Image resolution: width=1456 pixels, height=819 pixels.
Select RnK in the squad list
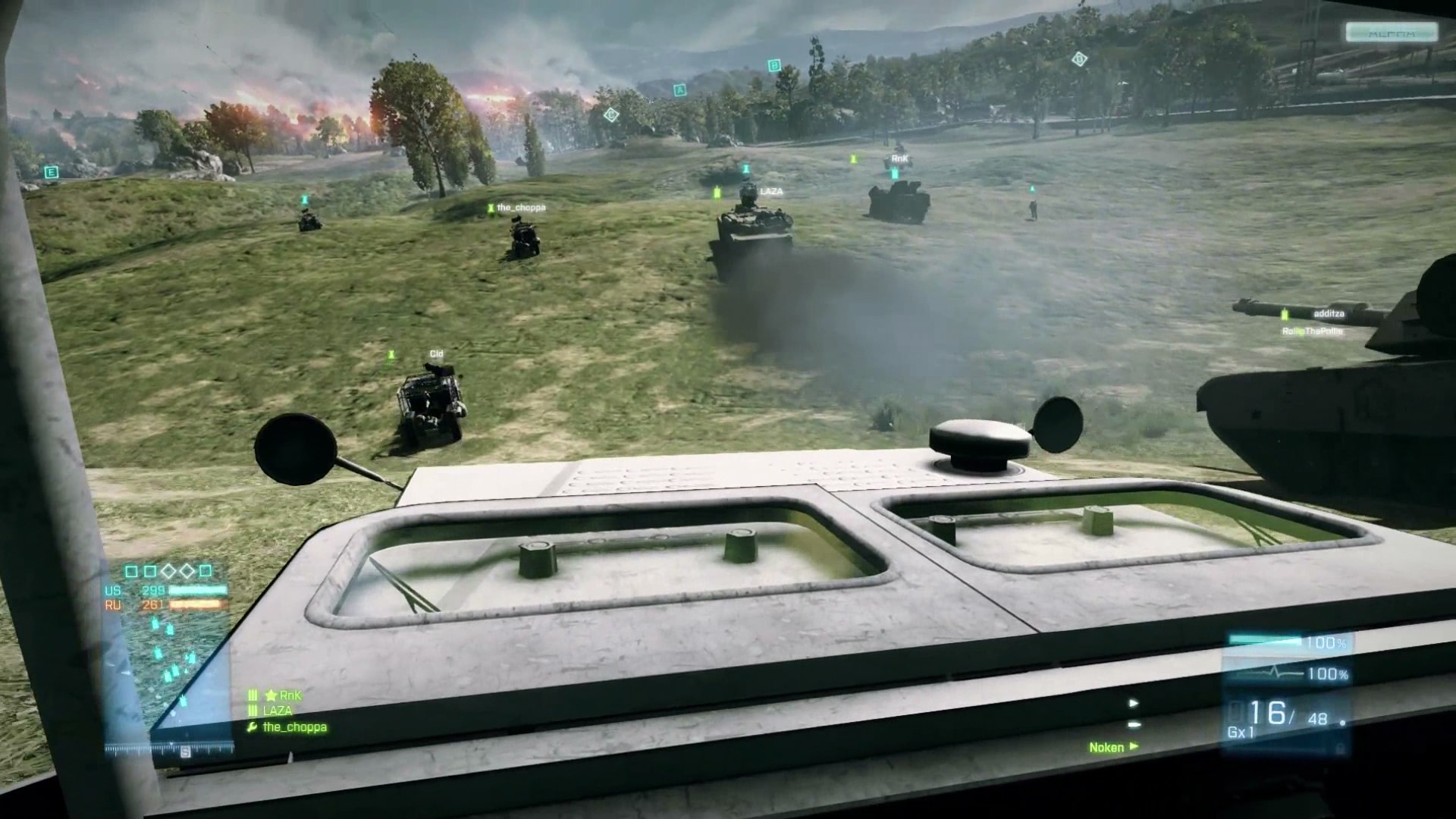pos(289,695)
